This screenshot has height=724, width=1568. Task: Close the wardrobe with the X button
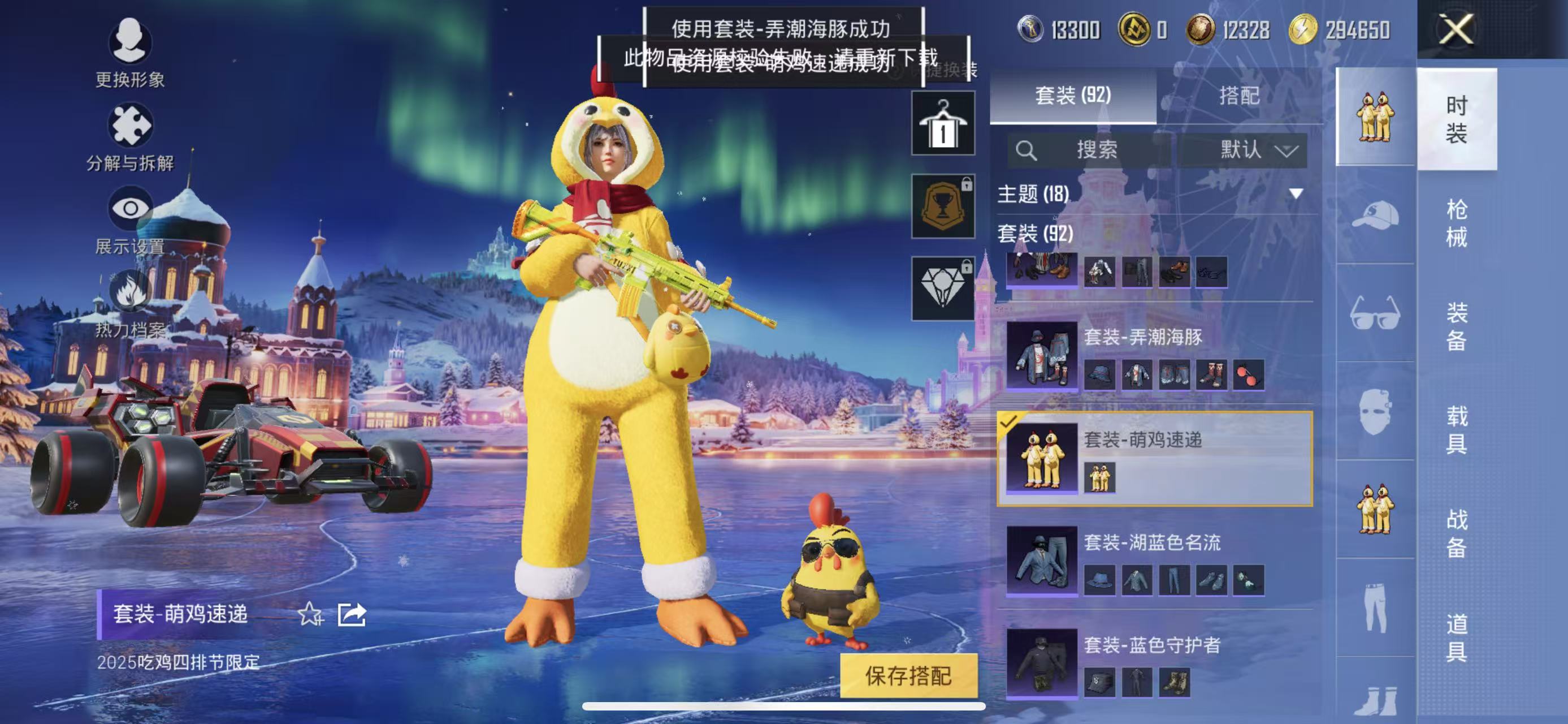click(x=1456, y=29)
